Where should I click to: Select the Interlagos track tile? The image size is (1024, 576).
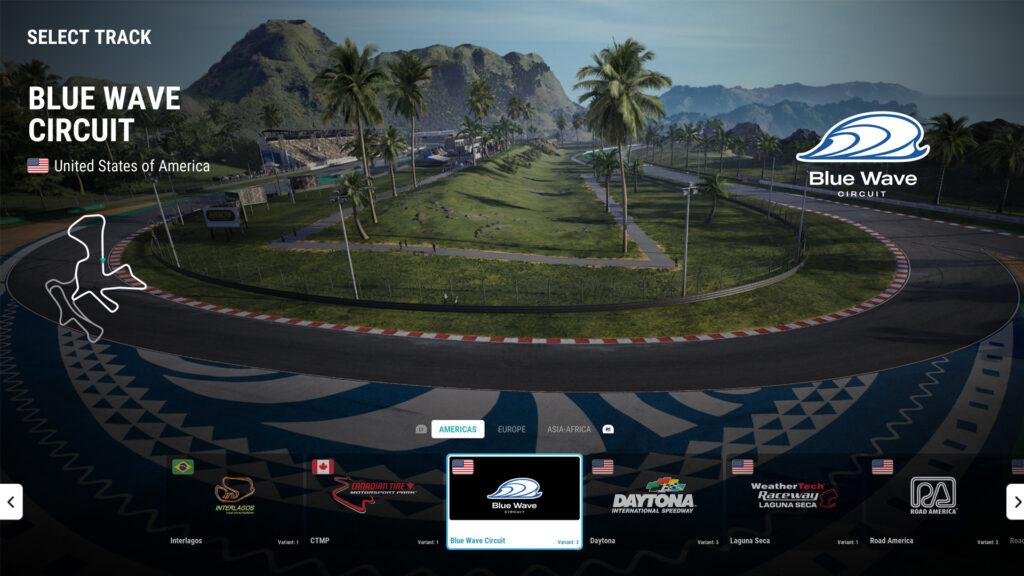pyautogui.click(x=234, y=495)
